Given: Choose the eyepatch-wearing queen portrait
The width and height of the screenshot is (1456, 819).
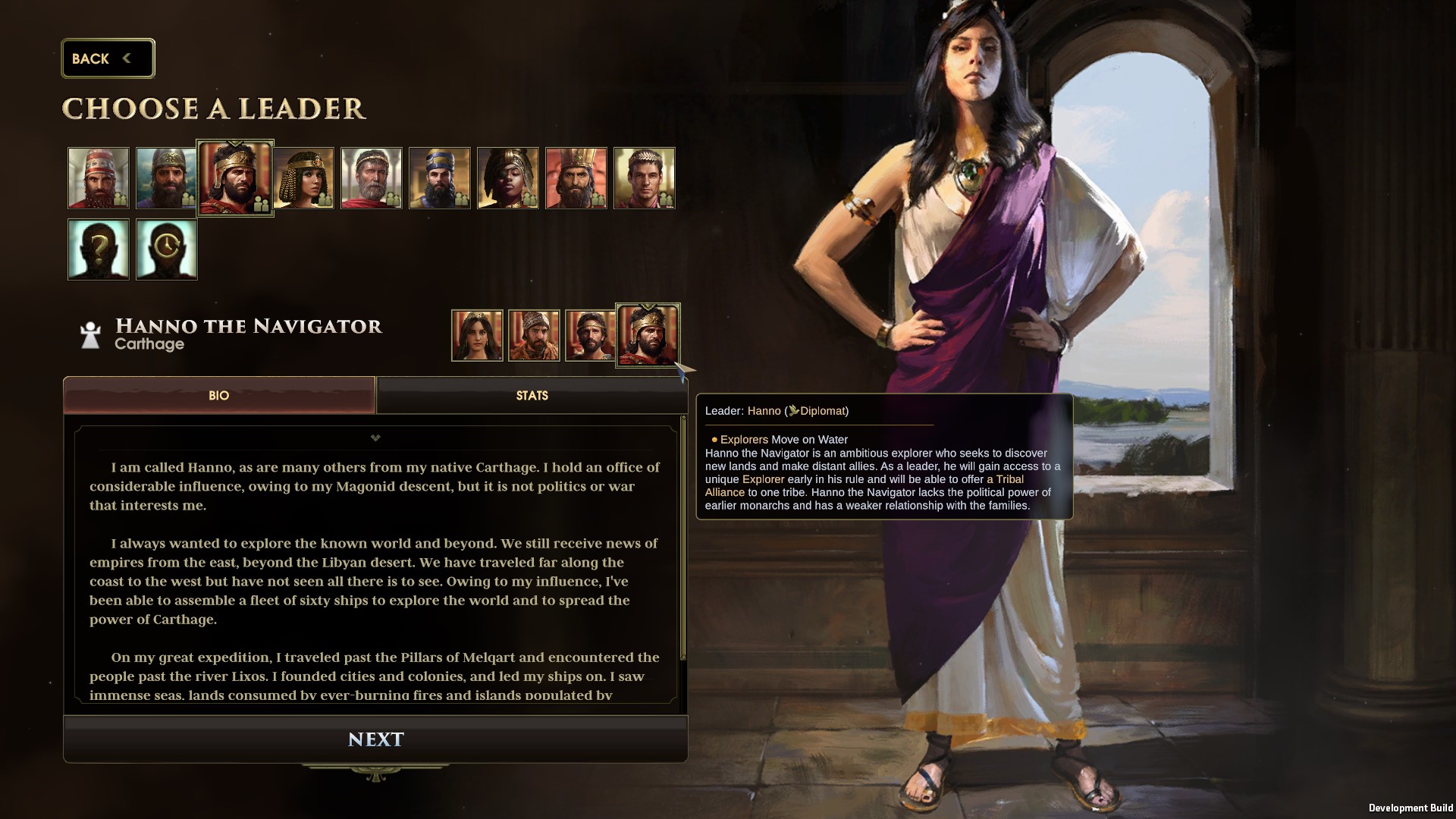Looking at the screenshot, I should [508, 178].
